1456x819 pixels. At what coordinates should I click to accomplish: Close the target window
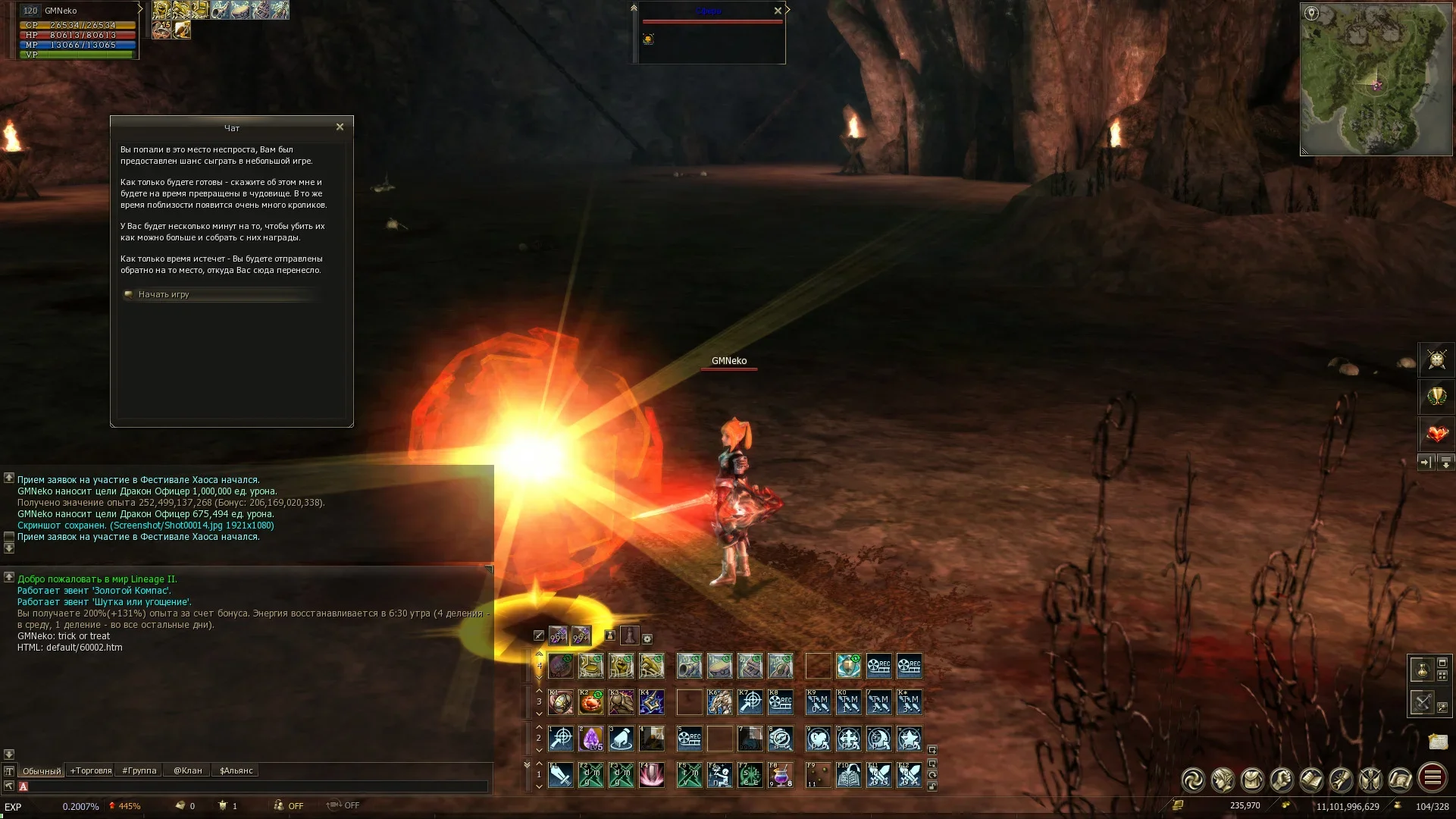[x=778, y=11]
